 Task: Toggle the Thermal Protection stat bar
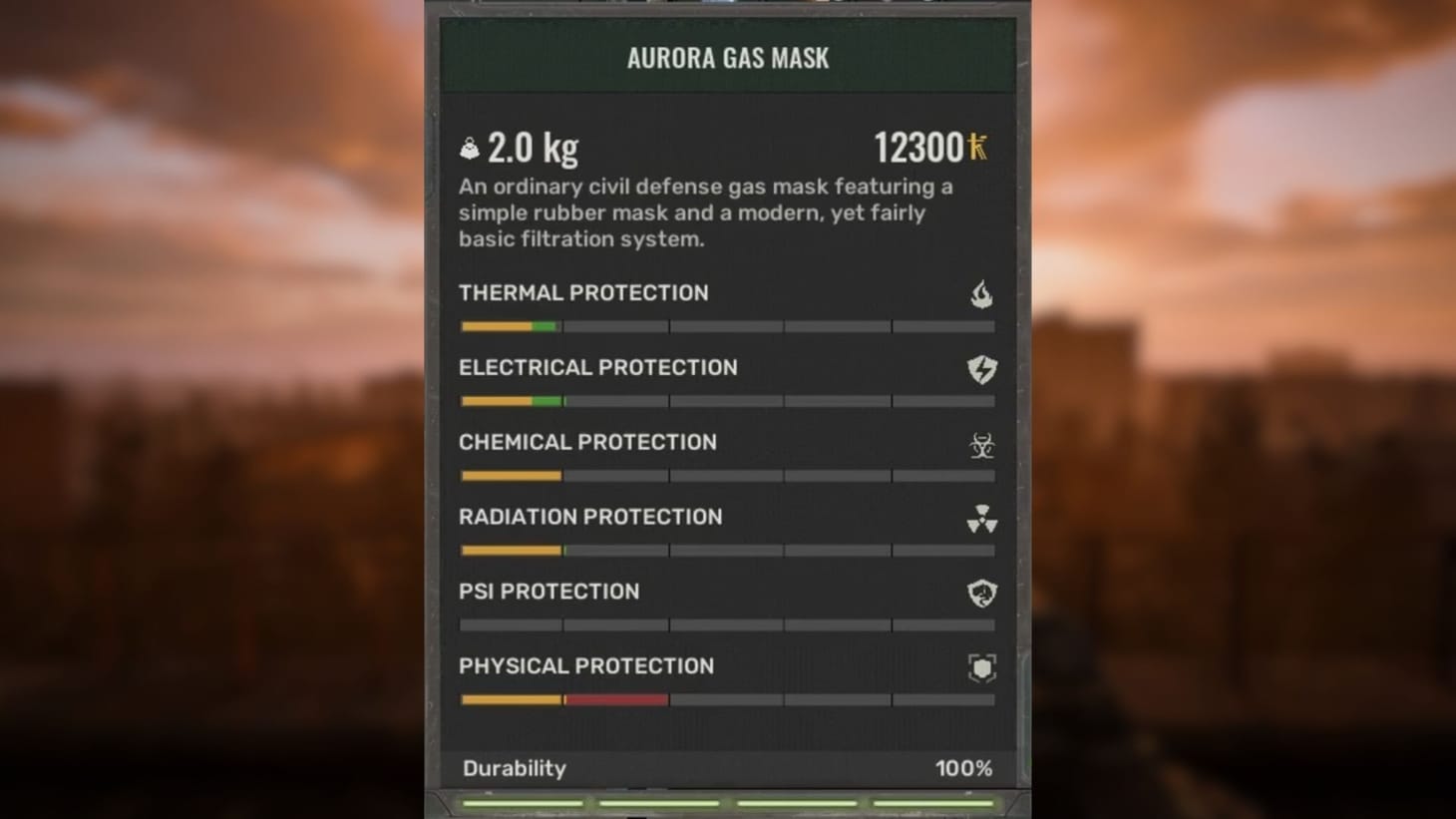pos(725,325)
